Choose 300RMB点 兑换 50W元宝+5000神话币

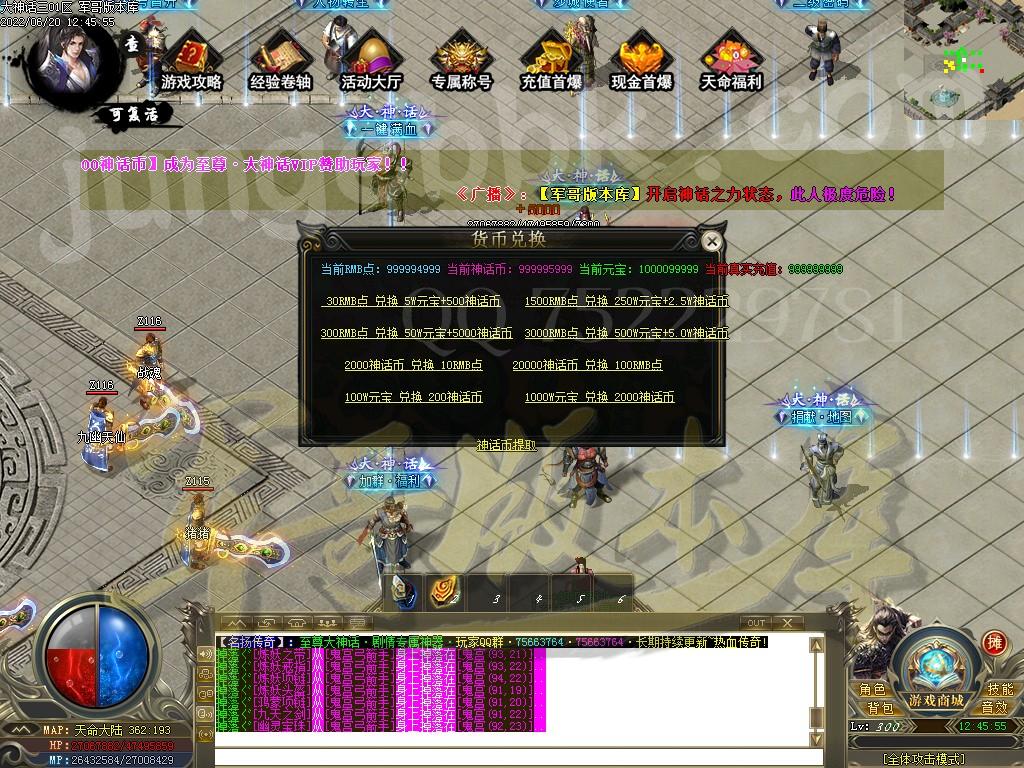point(416,333)
